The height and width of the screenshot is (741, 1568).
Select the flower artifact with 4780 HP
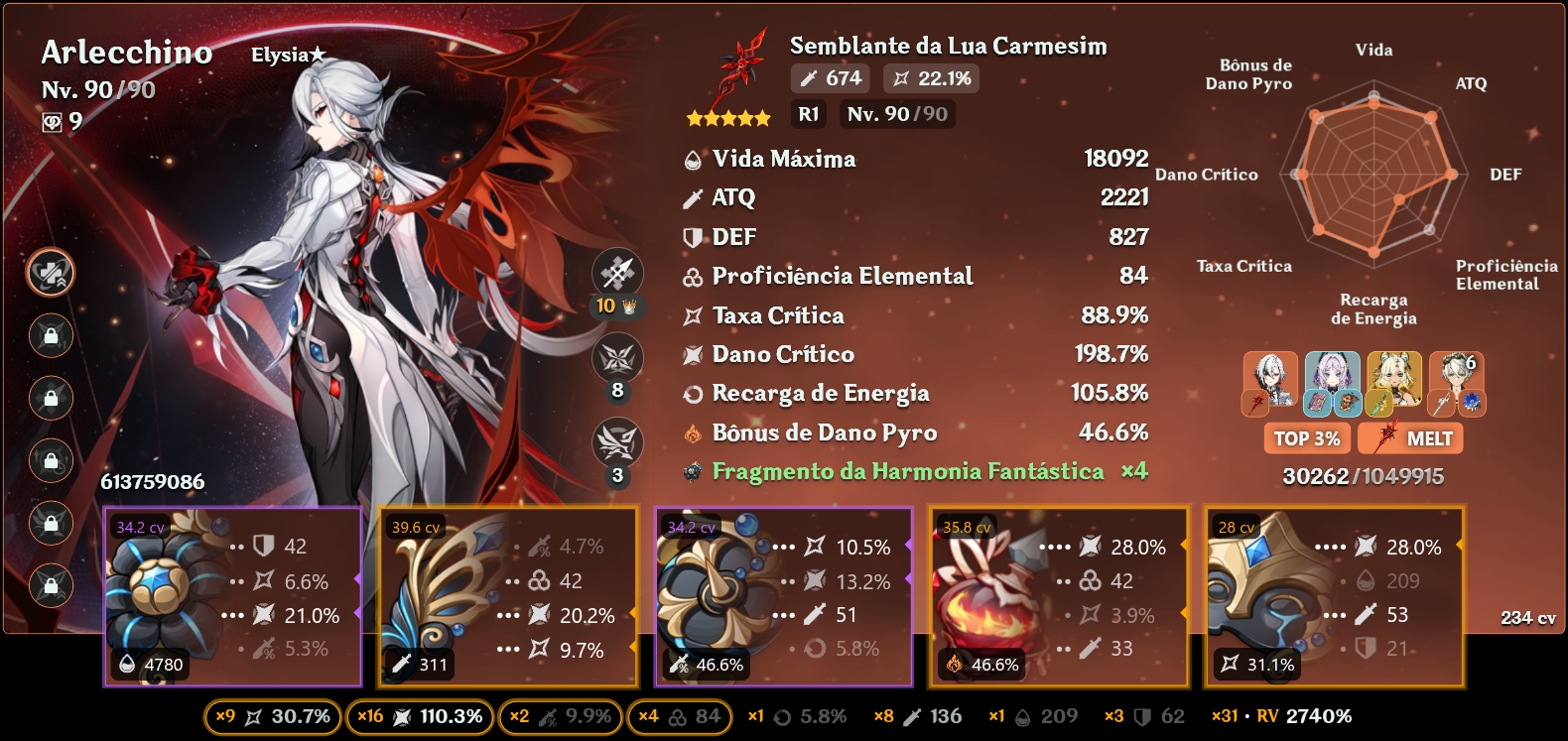[233, 597]
